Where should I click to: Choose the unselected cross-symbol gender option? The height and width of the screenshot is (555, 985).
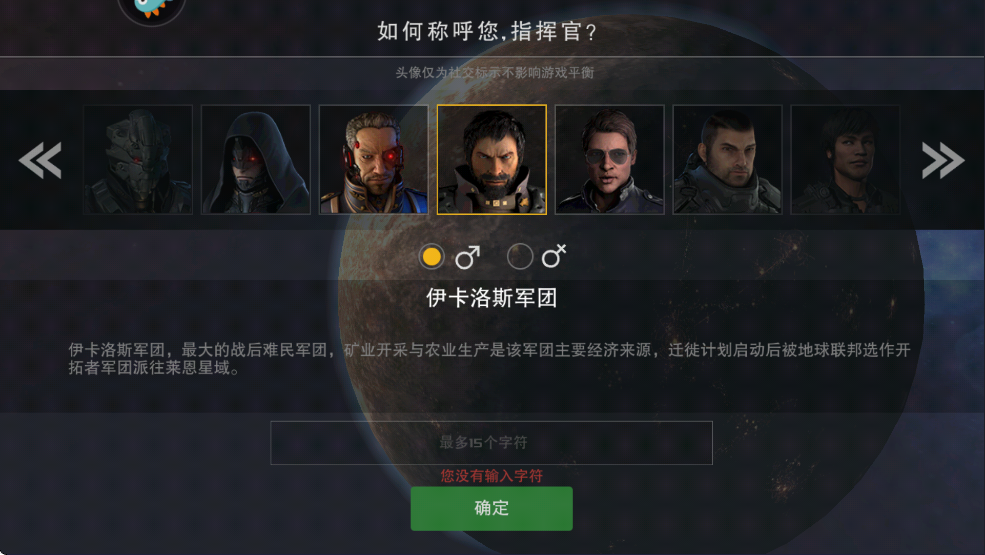[520, 257]
